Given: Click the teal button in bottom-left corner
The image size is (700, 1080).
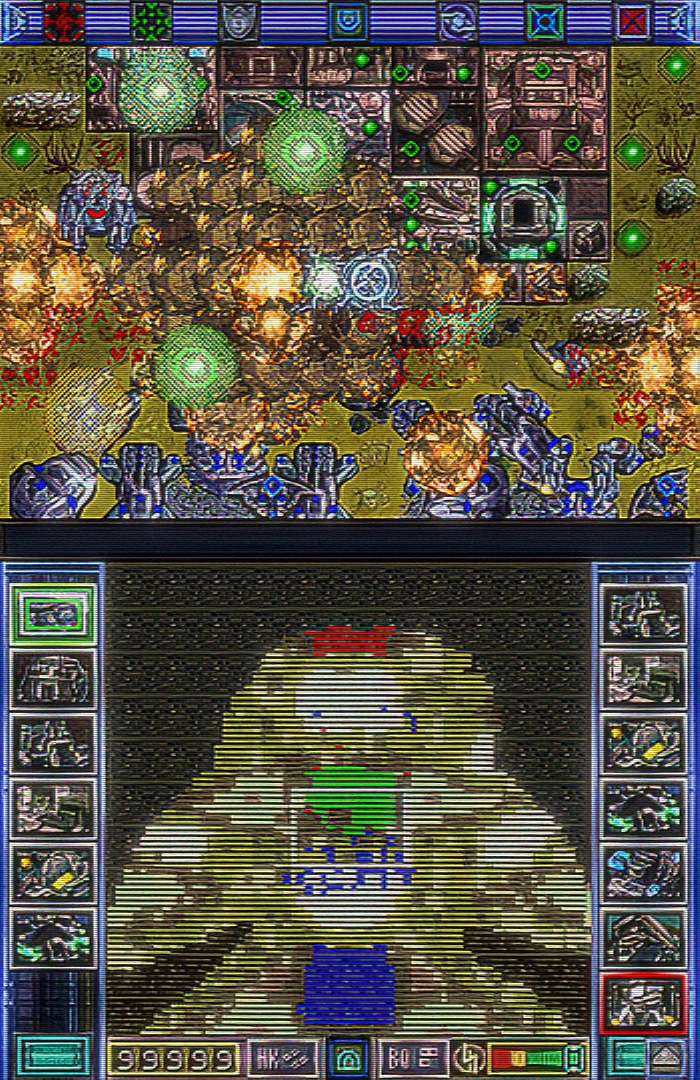Looking at the screenshot, I should coord(52,1057).
